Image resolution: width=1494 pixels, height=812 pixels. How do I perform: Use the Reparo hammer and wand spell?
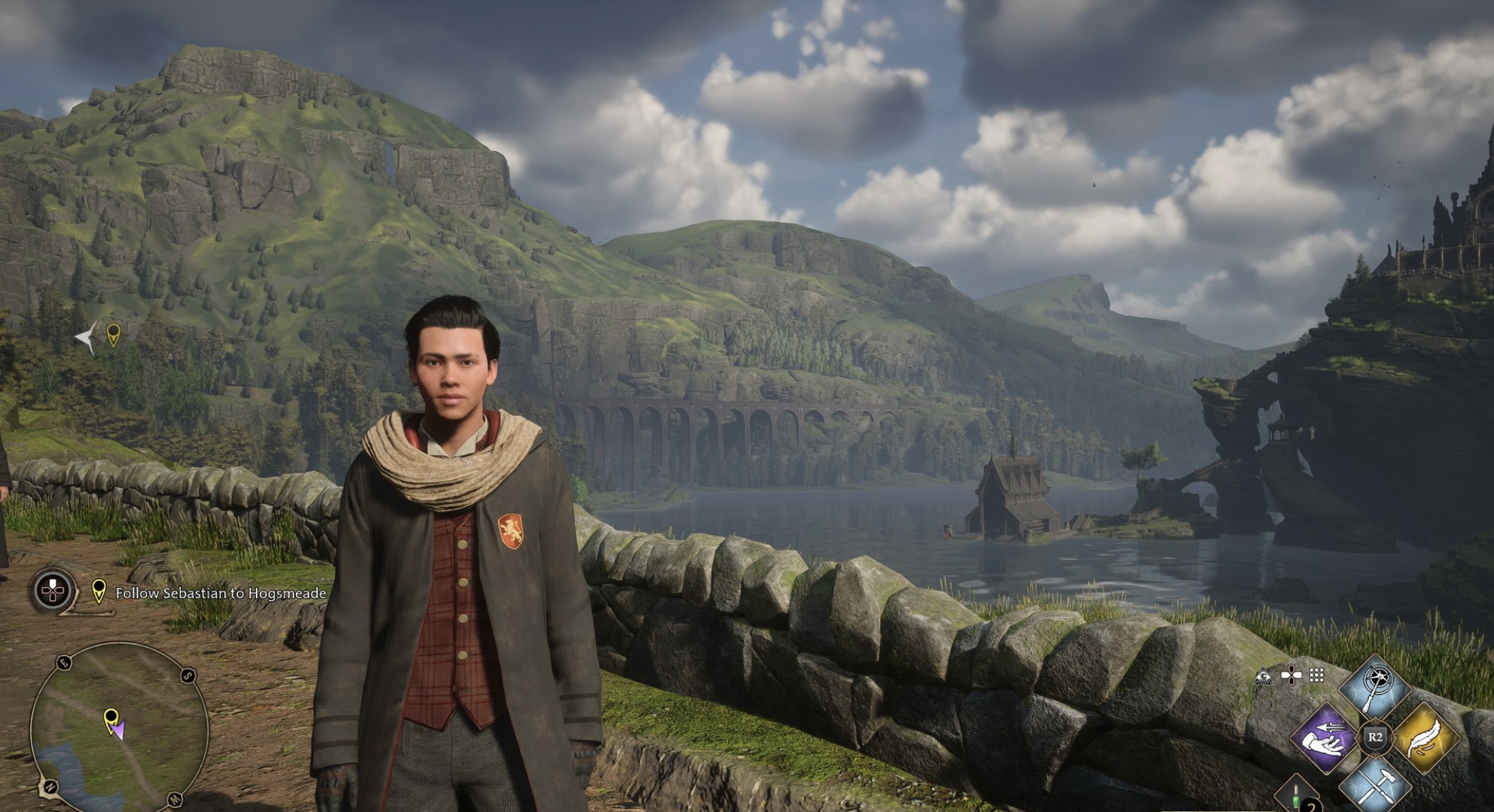(1375, 786)
